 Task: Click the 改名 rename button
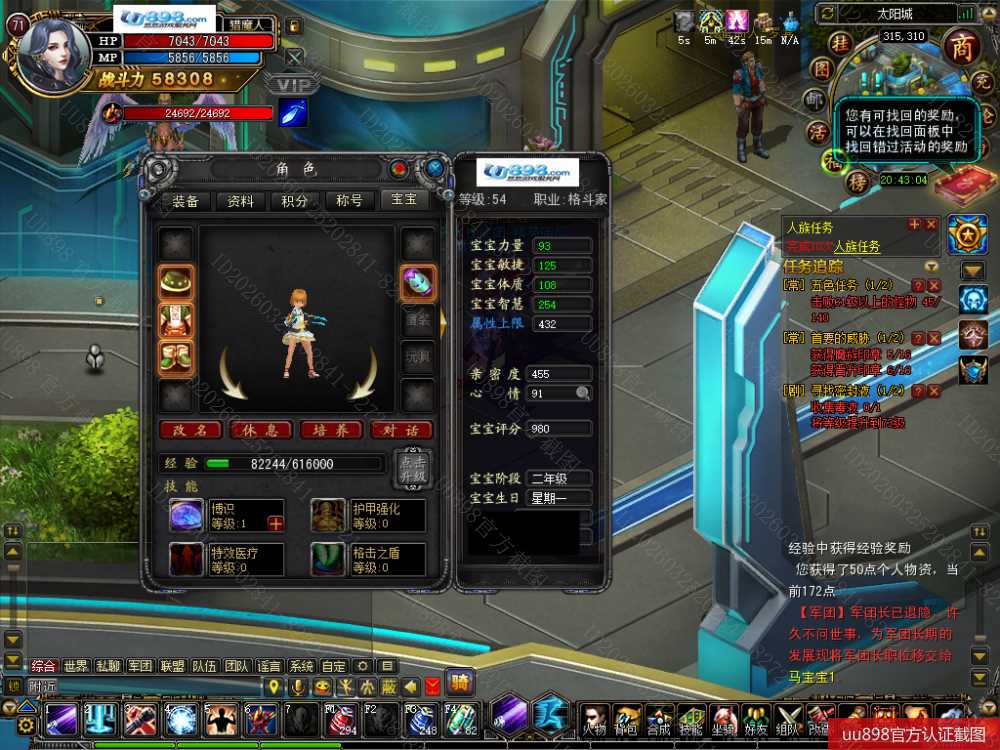pos(190,430)
